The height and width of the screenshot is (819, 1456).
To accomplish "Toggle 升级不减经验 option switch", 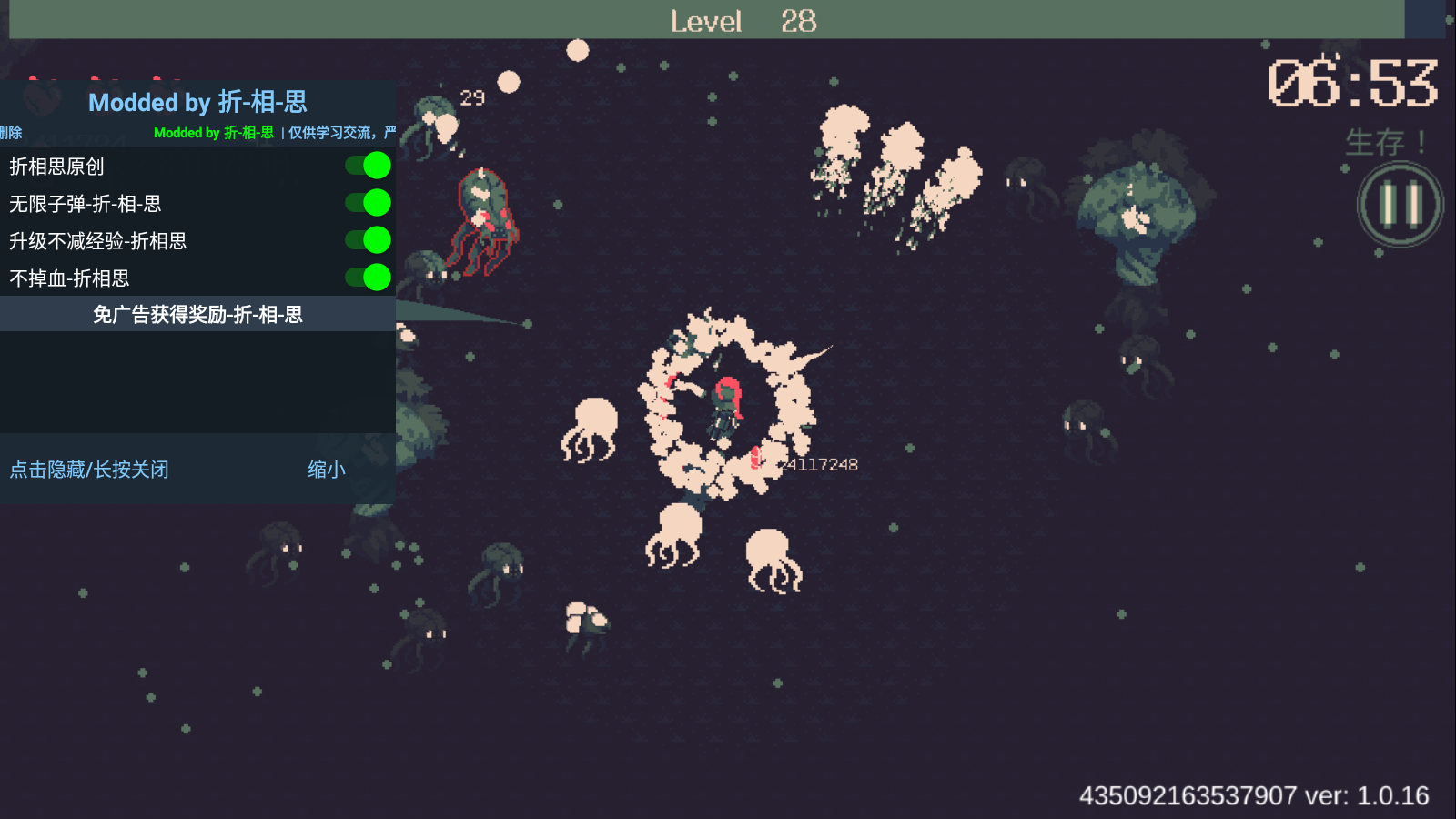I will pos(369,240).
